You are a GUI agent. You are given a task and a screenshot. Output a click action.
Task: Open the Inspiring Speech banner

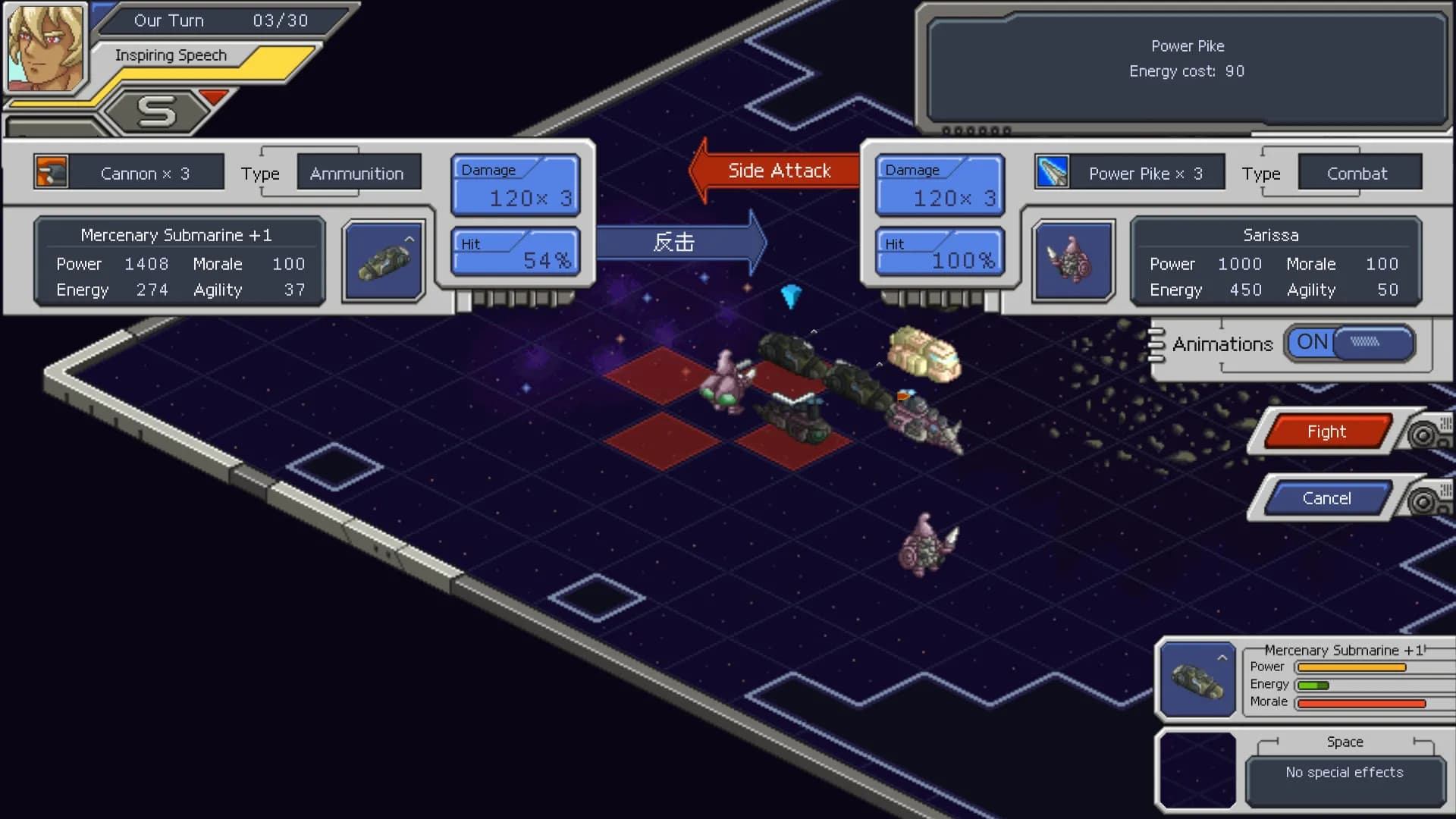[170, 55]
